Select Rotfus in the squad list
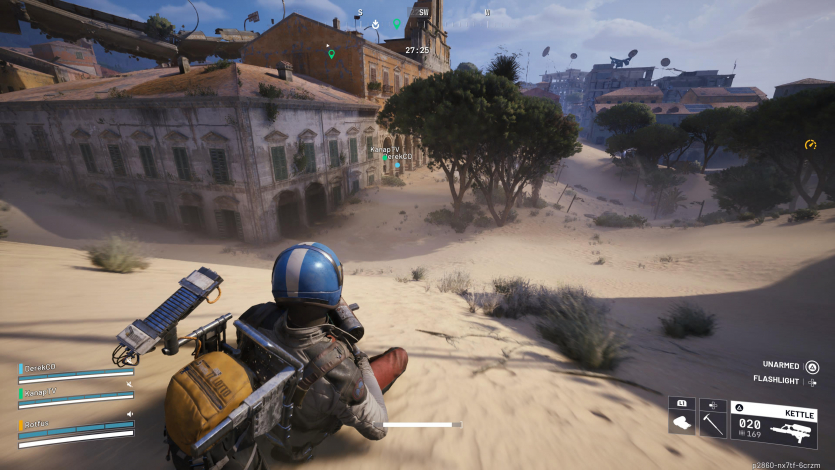 (x=36, y=424)
